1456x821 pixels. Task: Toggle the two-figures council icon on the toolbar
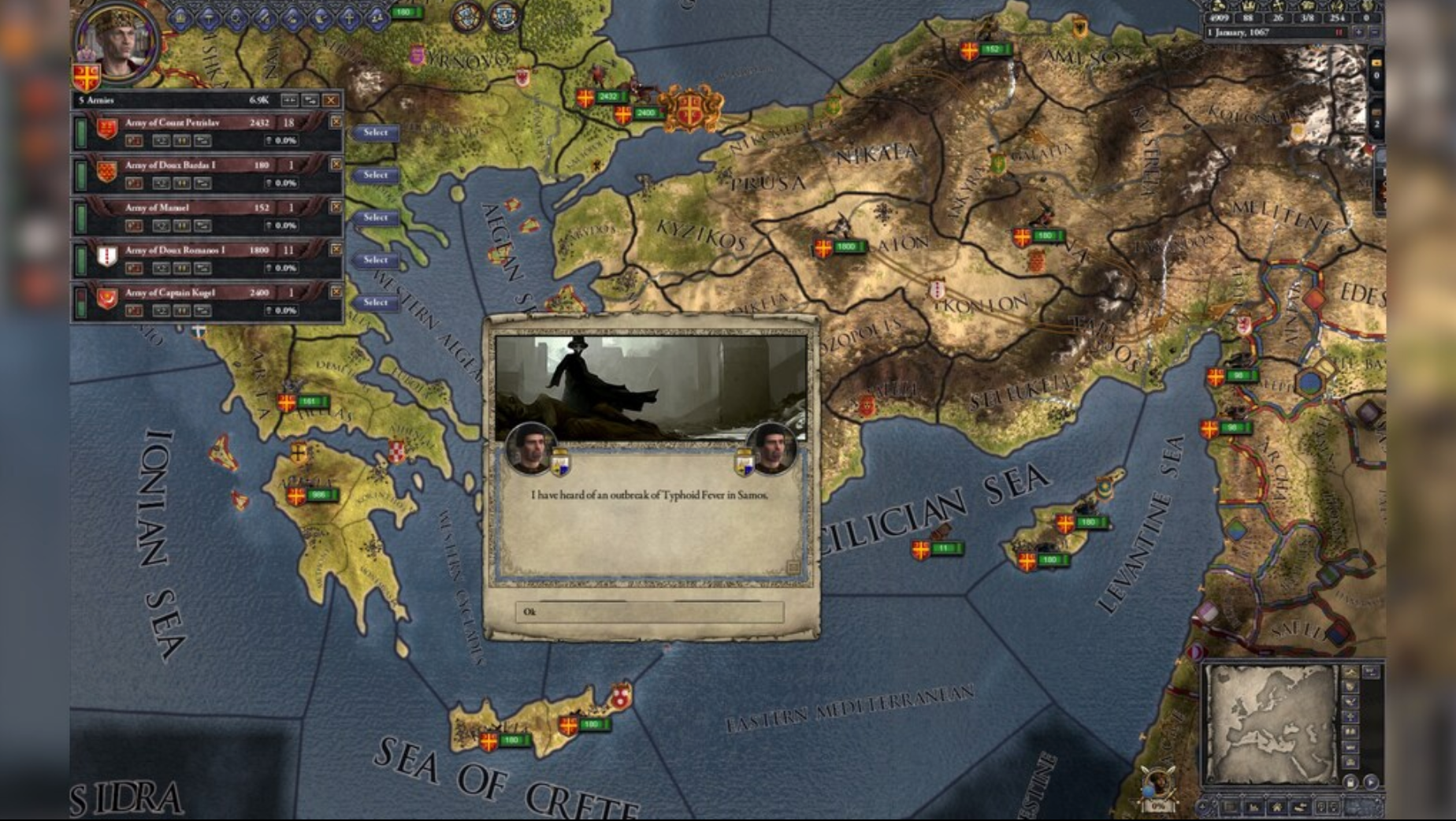click(376, 17)
